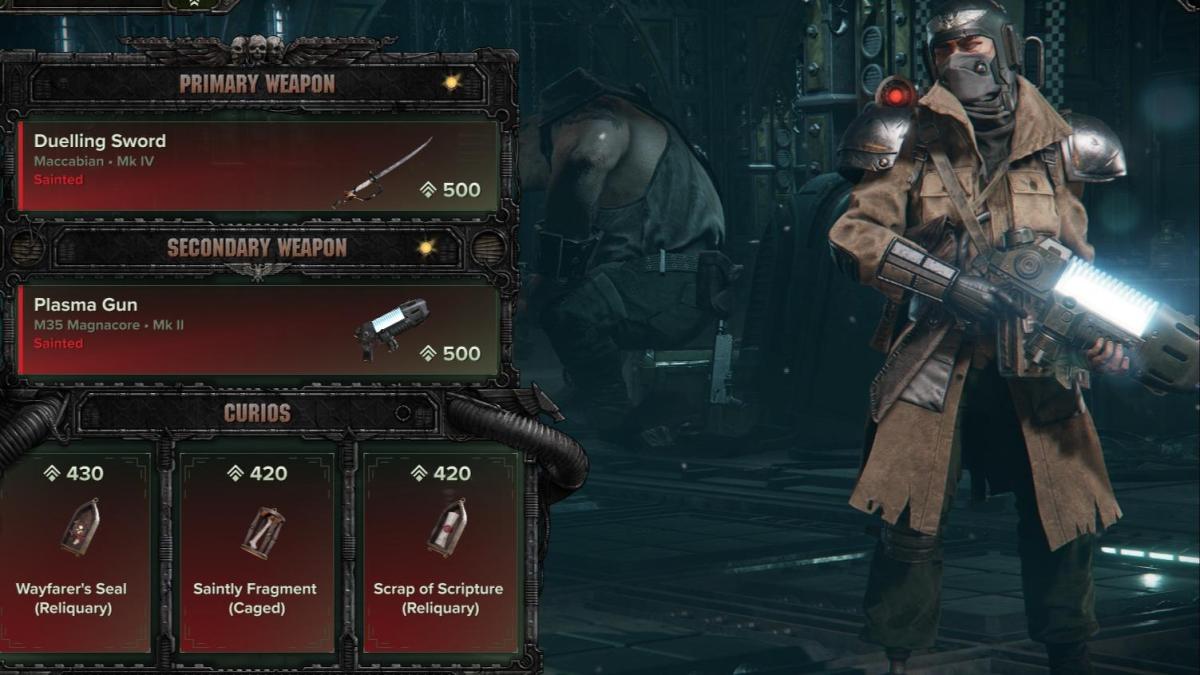Select the Duelling Sword primary weapon slot

tap(258, 165)
